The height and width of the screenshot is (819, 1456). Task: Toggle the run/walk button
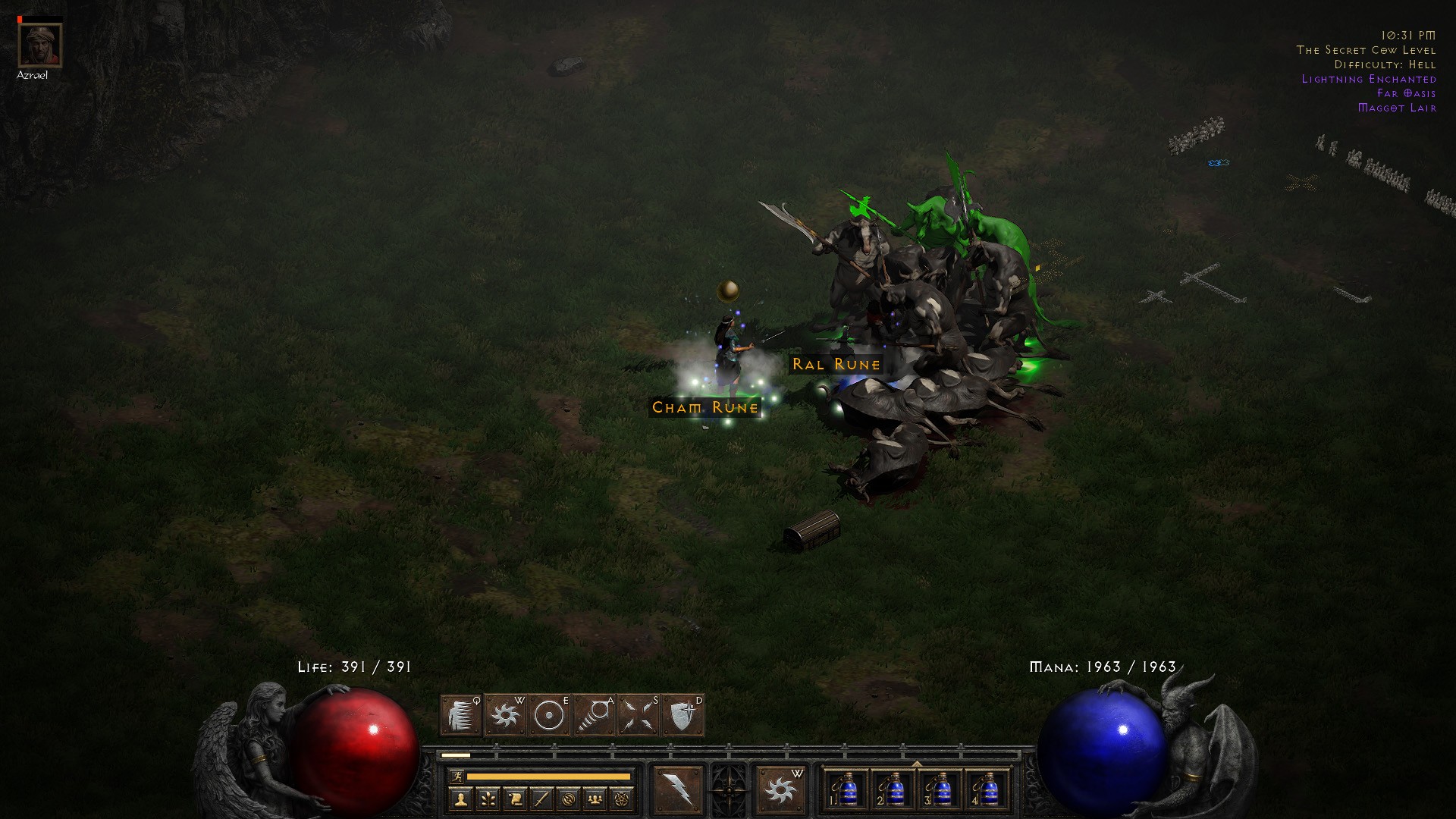tap(457, 777)
